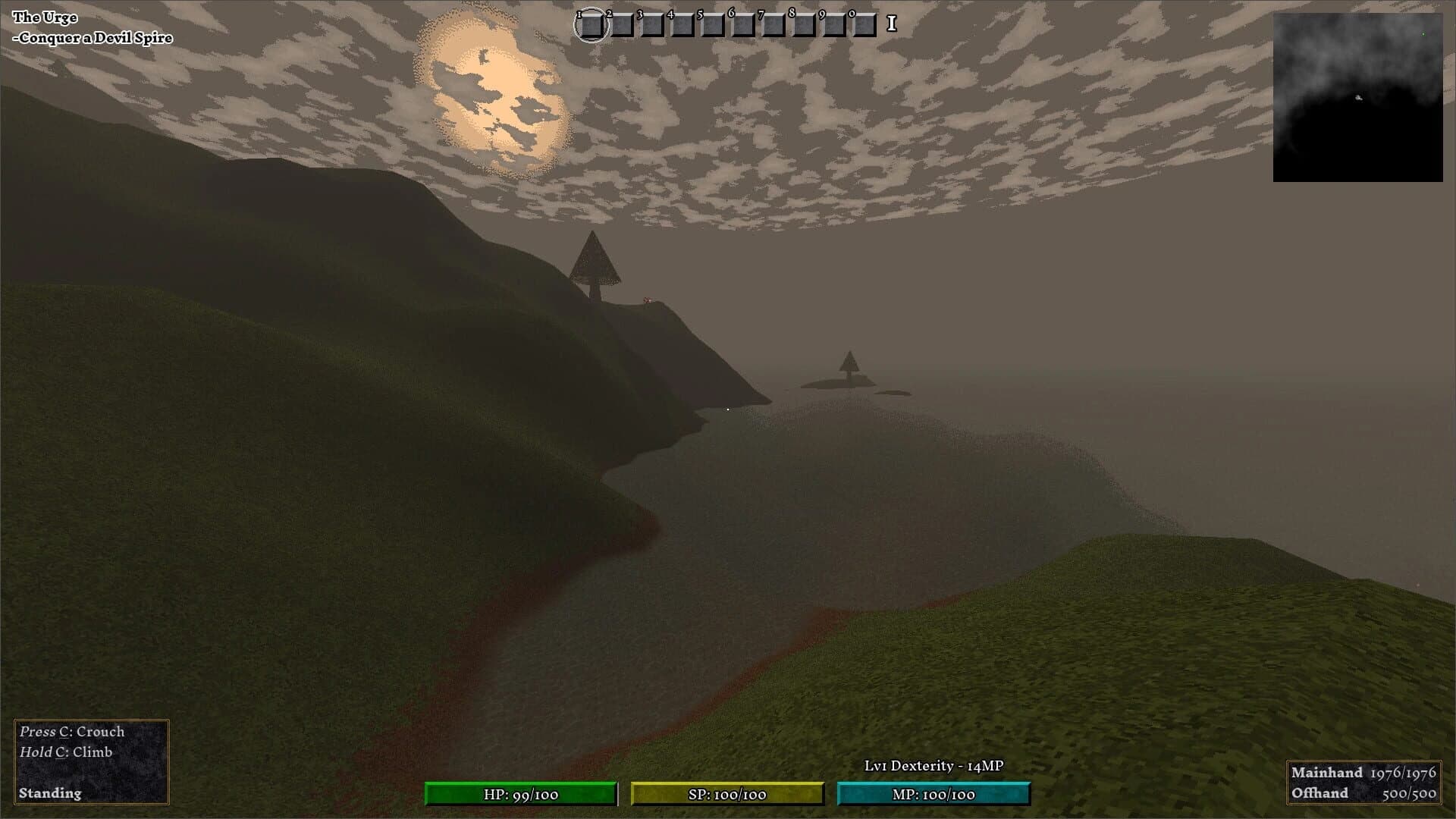Click the blue MP: 100/100 bar
Screen dimensions: 1456x819
point(933,795)
